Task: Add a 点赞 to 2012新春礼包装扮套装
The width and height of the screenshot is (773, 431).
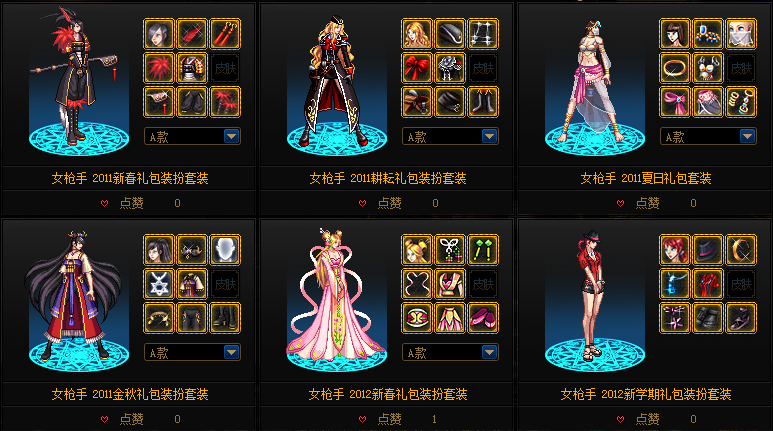Action: click(x=388, y=419)
